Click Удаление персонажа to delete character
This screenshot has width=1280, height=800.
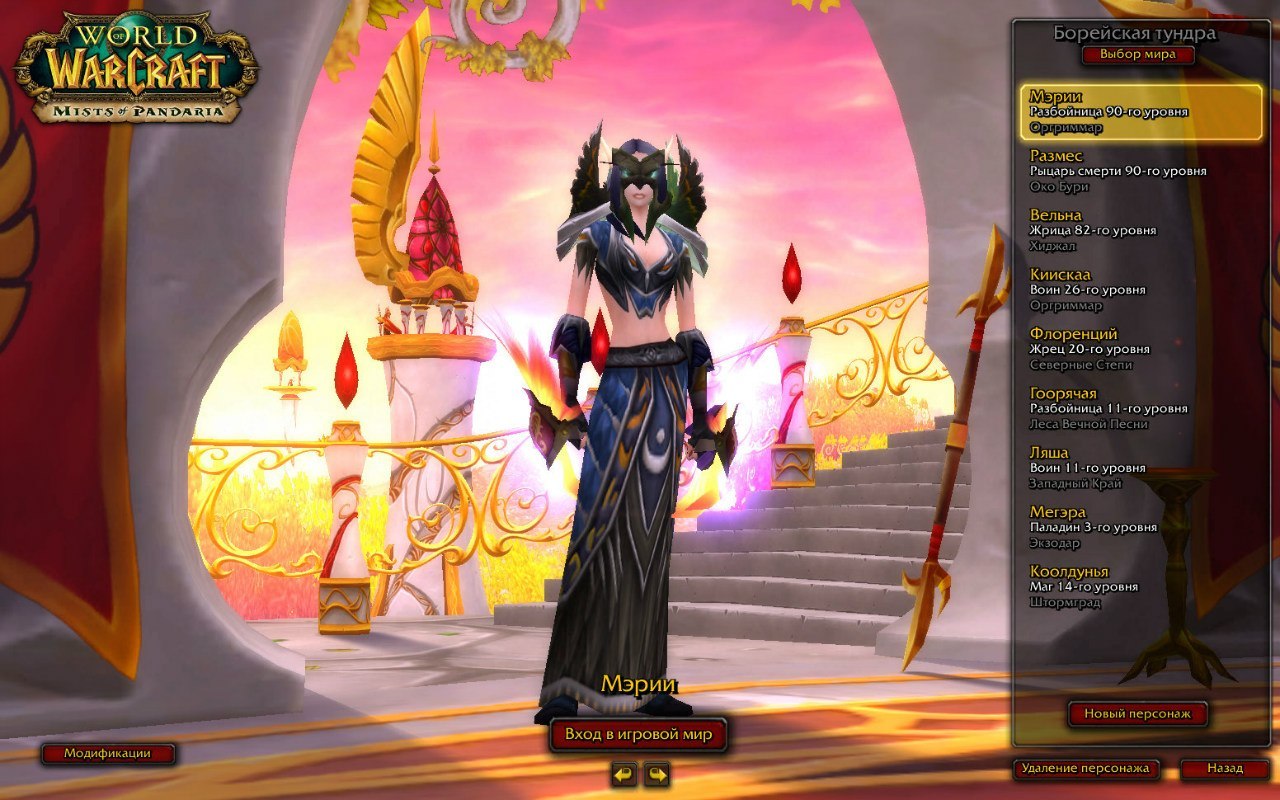[1085, 770]
